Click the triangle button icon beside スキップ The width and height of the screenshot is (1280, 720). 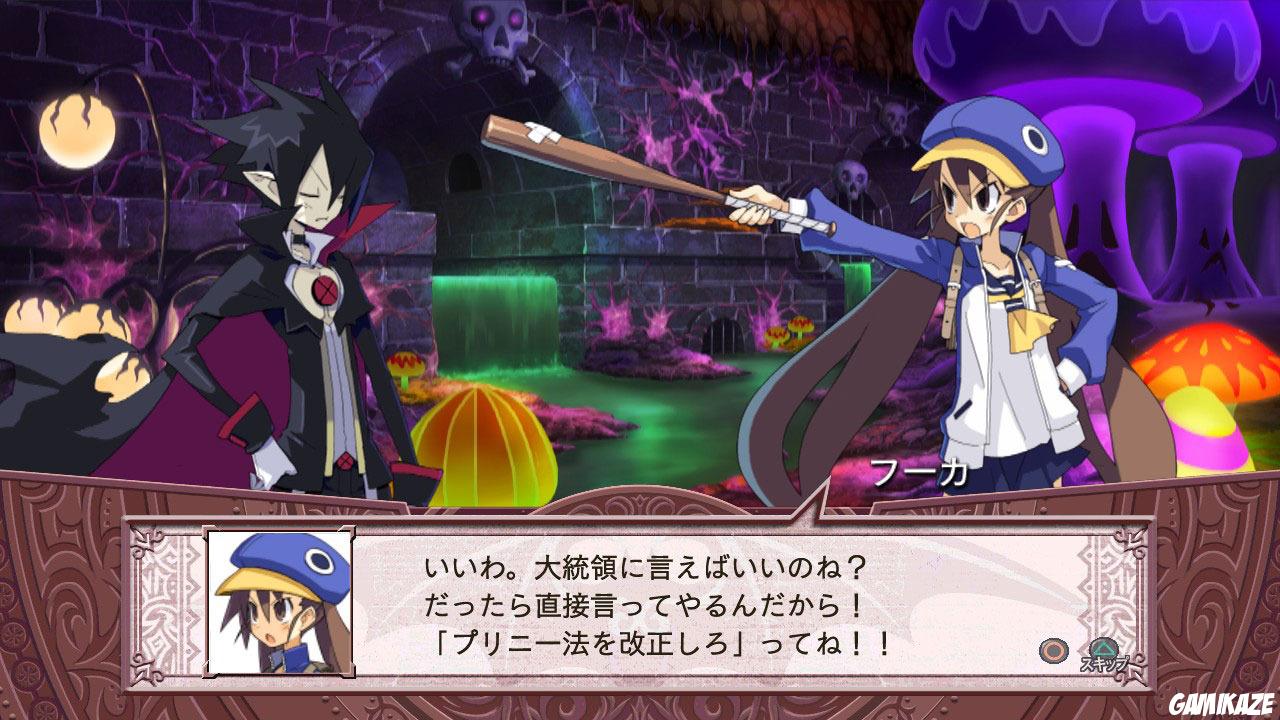coord(1104,648)
